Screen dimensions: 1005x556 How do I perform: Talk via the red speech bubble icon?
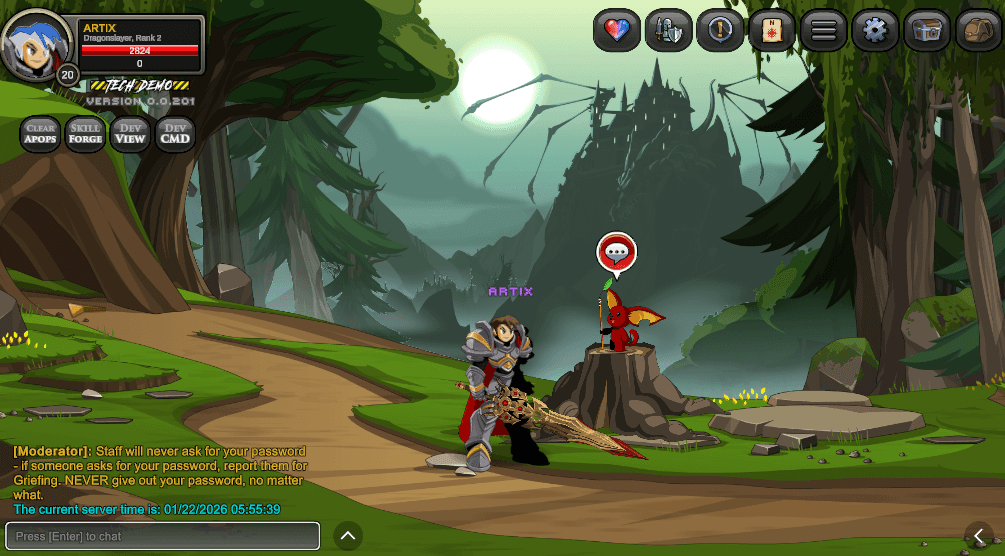pyautogui.click(x=617, y=252)
